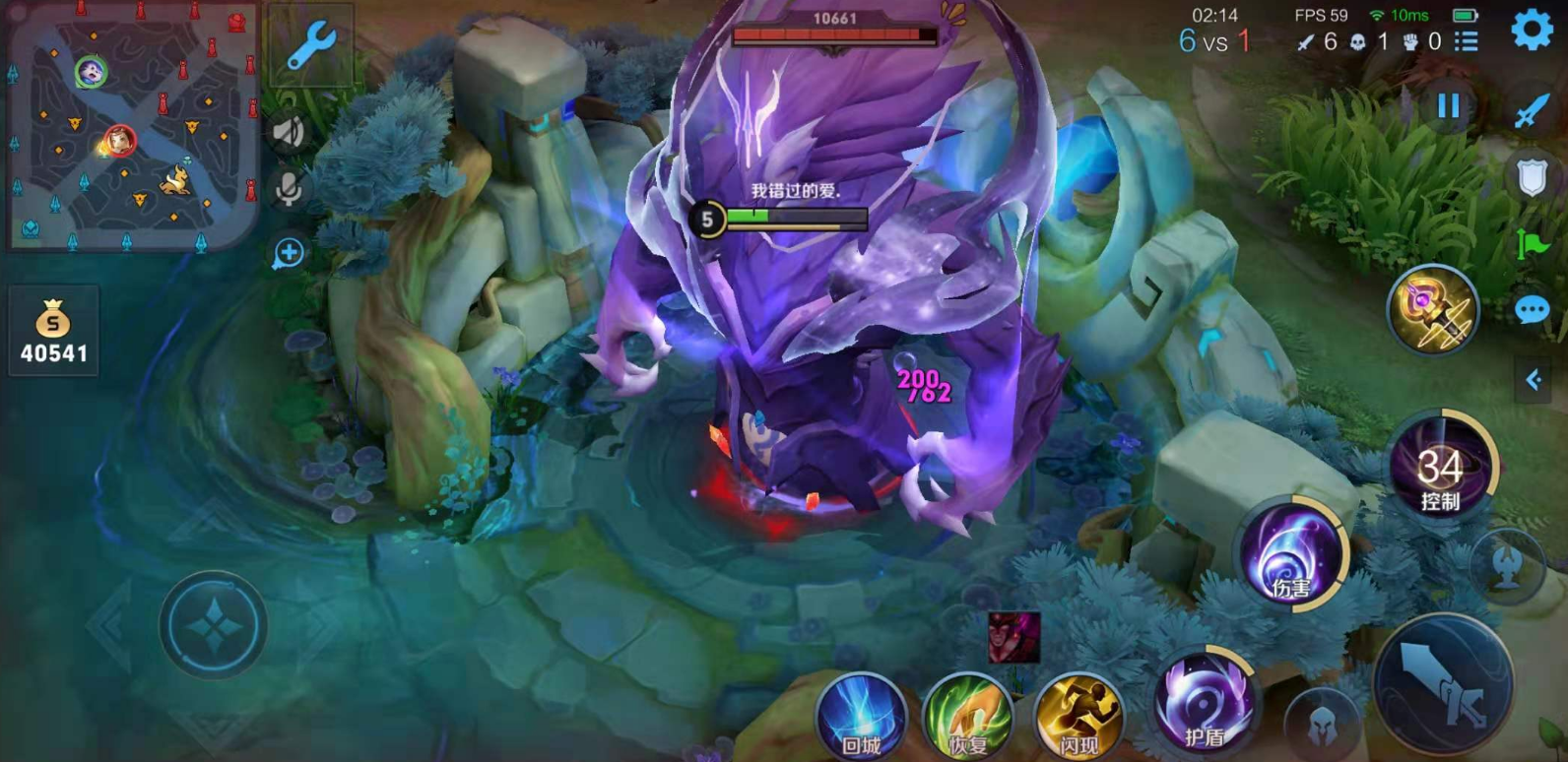The width and height of the screenshot is (1568, 762).
Task: Open the minimap
Action: [x=131, y=126]
